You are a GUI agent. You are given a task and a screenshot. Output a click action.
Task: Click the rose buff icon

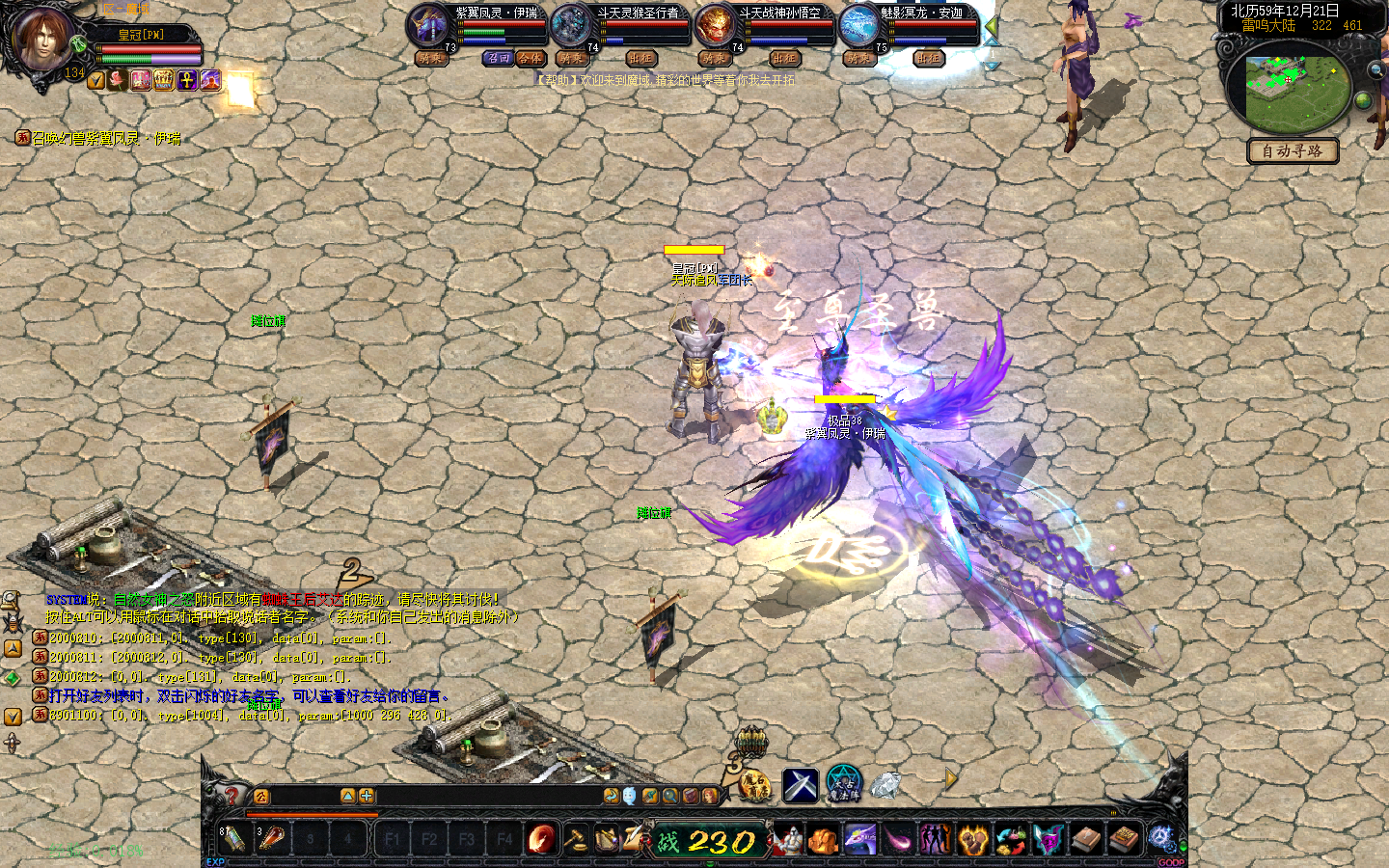click(x=119, y=80)
